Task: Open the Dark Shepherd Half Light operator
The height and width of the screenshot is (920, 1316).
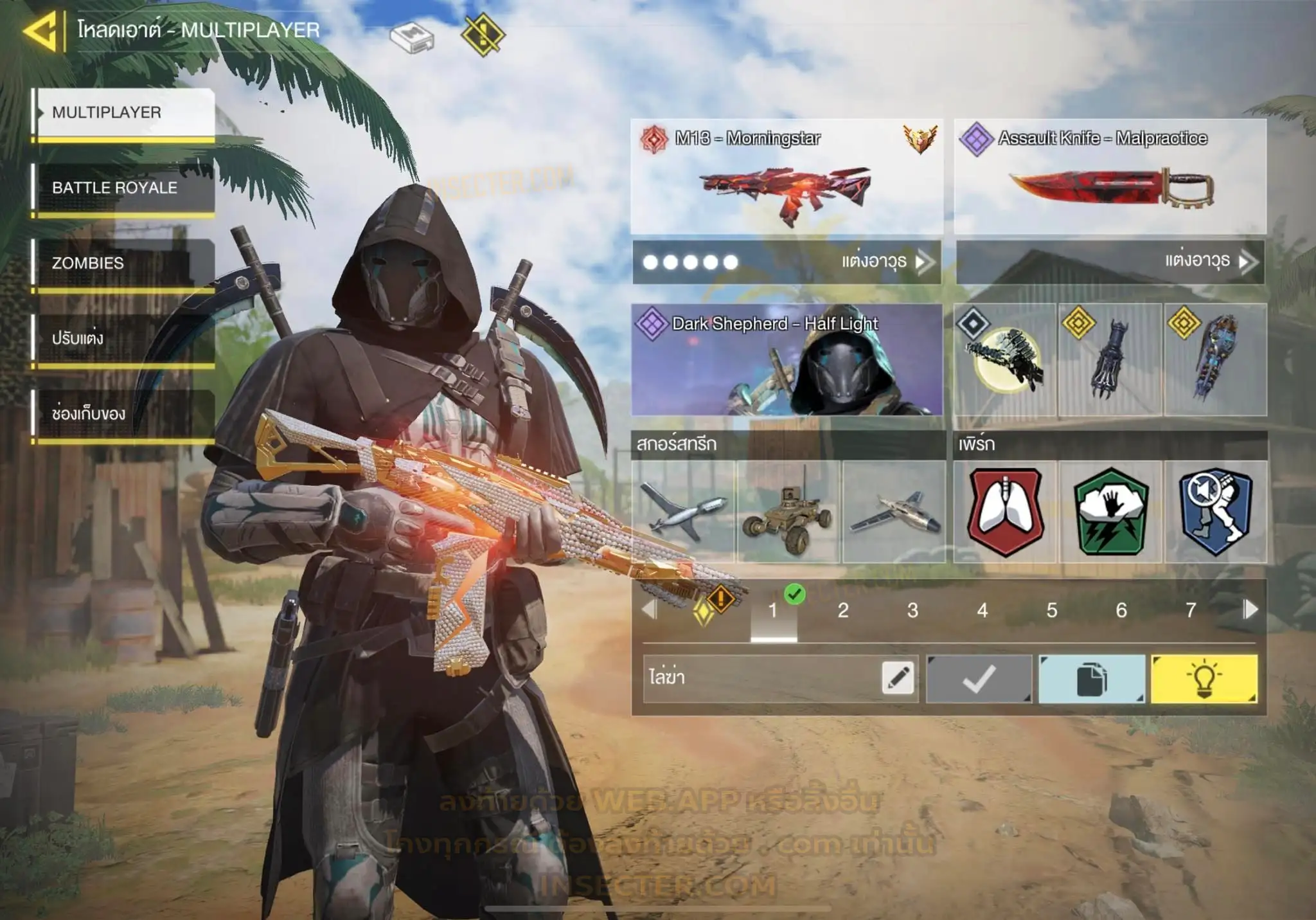Action: click(x=787, y=360)
